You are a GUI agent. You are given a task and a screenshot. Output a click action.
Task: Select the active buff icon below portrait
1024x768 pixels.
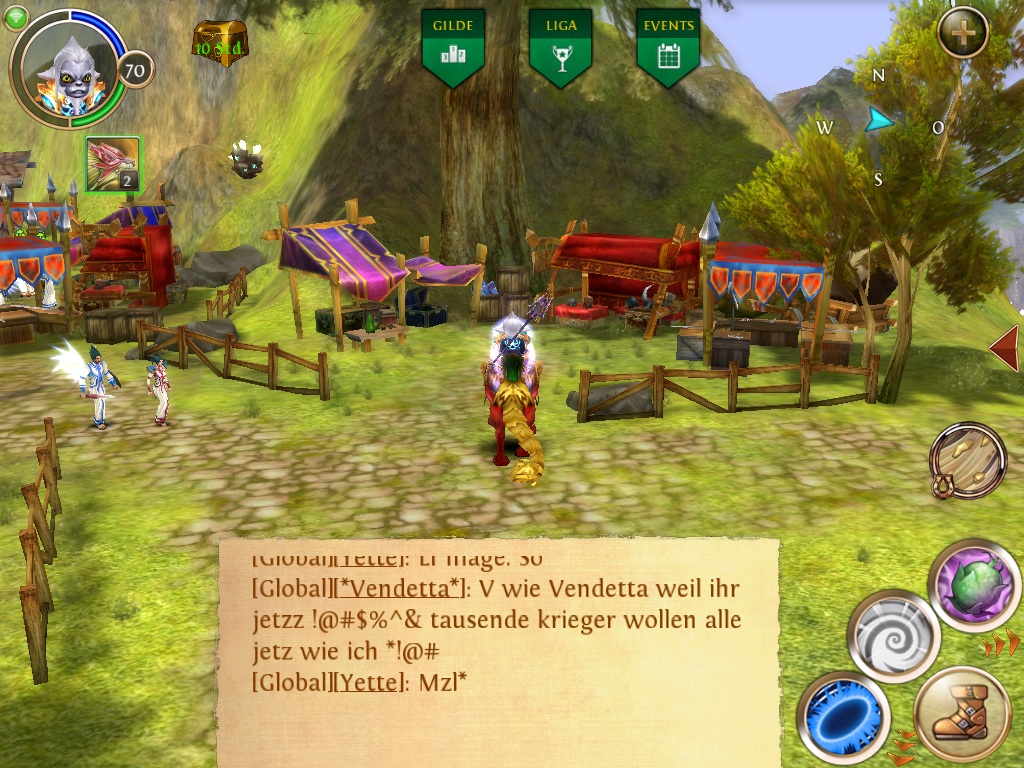[113, 164]
